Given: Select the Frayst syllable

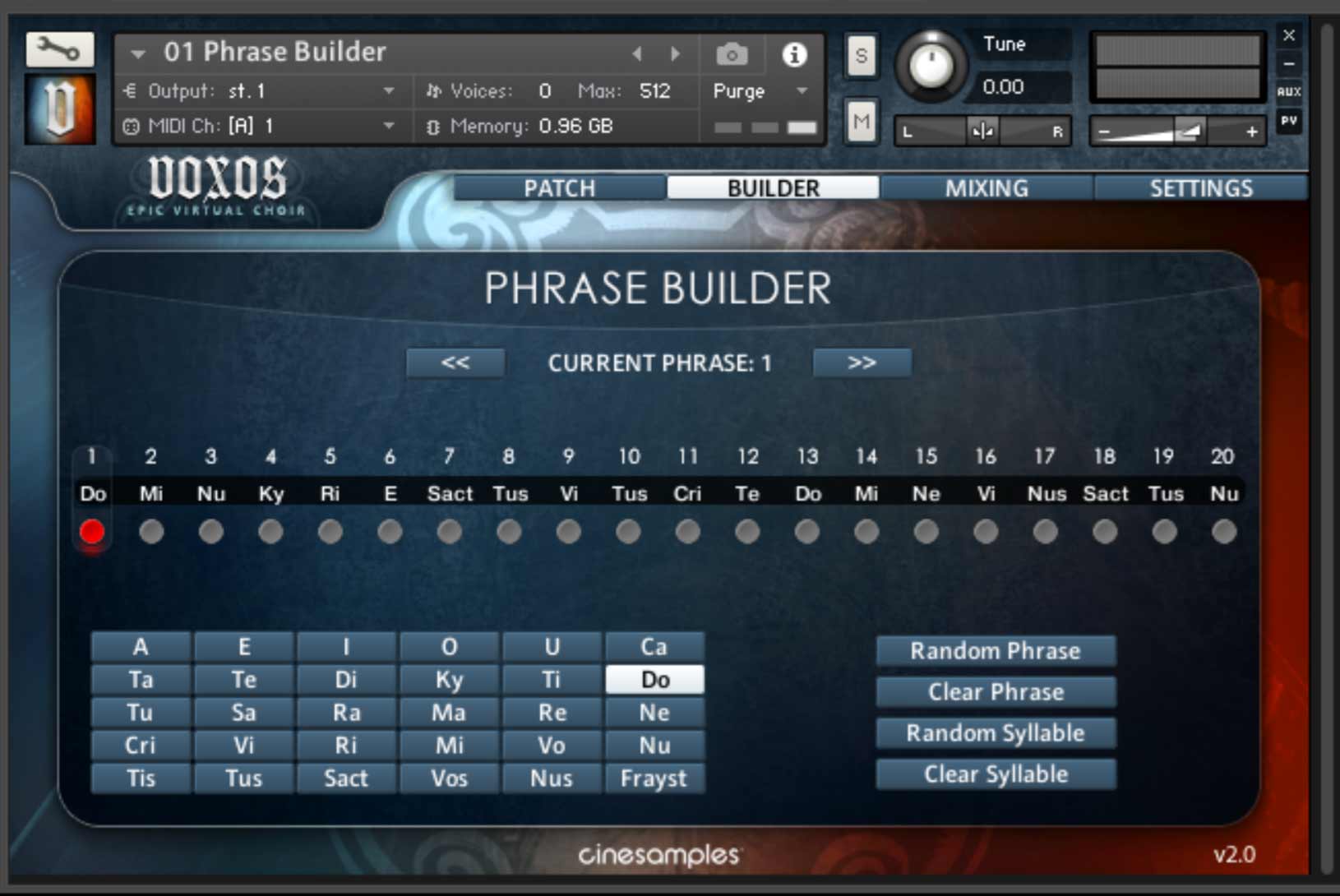Looking at the screenshot, I should coord(654,778).
